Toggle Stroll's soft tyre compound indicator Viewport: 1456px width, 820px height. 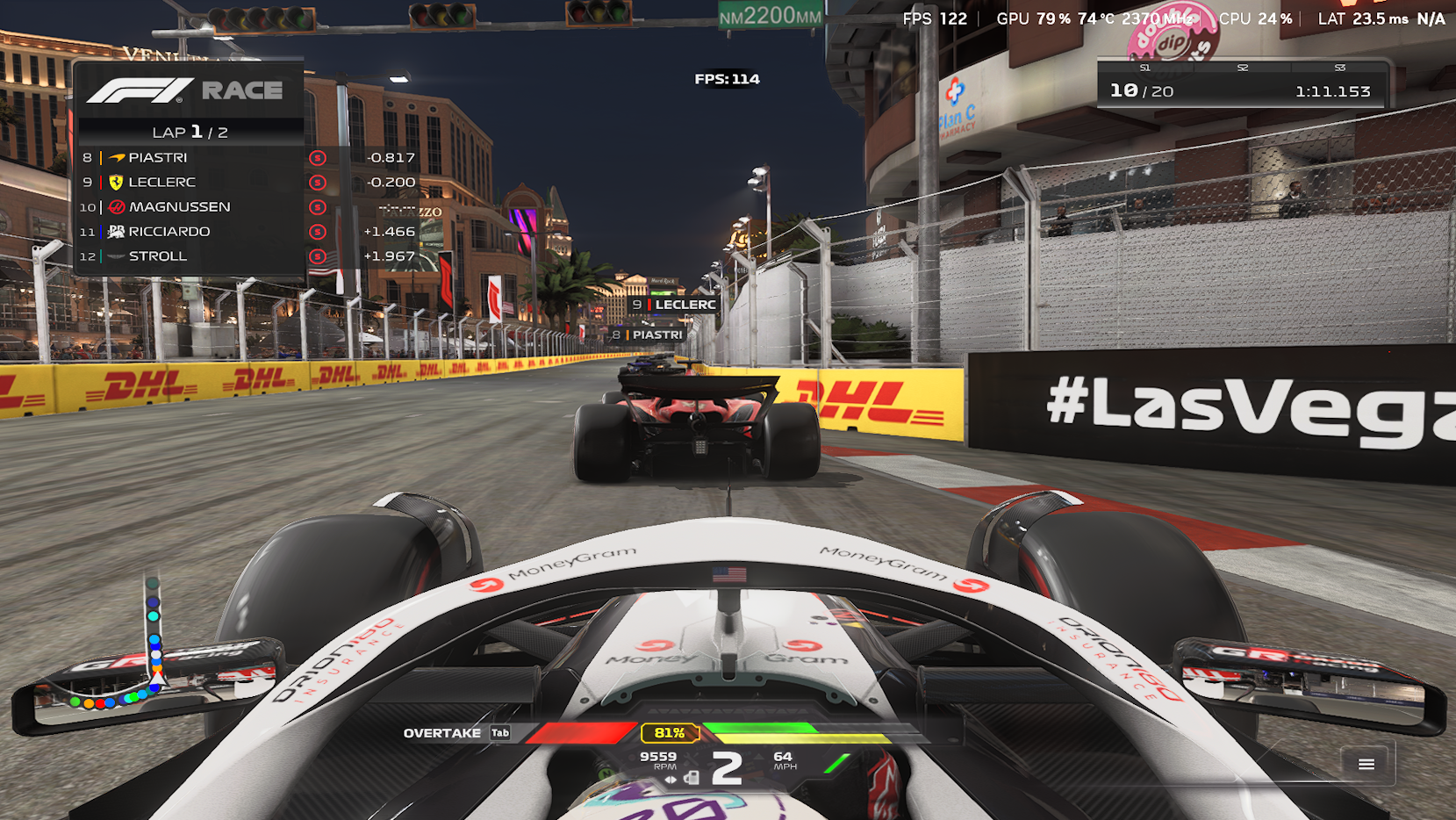[317, 255]
